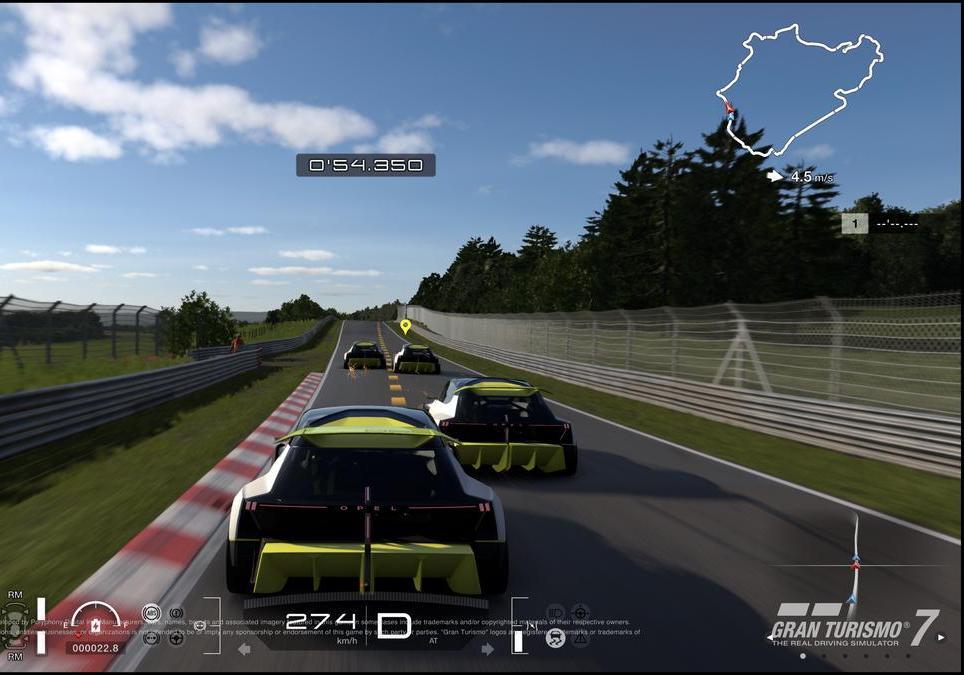Click the left turn arrow beside speedometer
964x675 pixels.
pos(244,649)
